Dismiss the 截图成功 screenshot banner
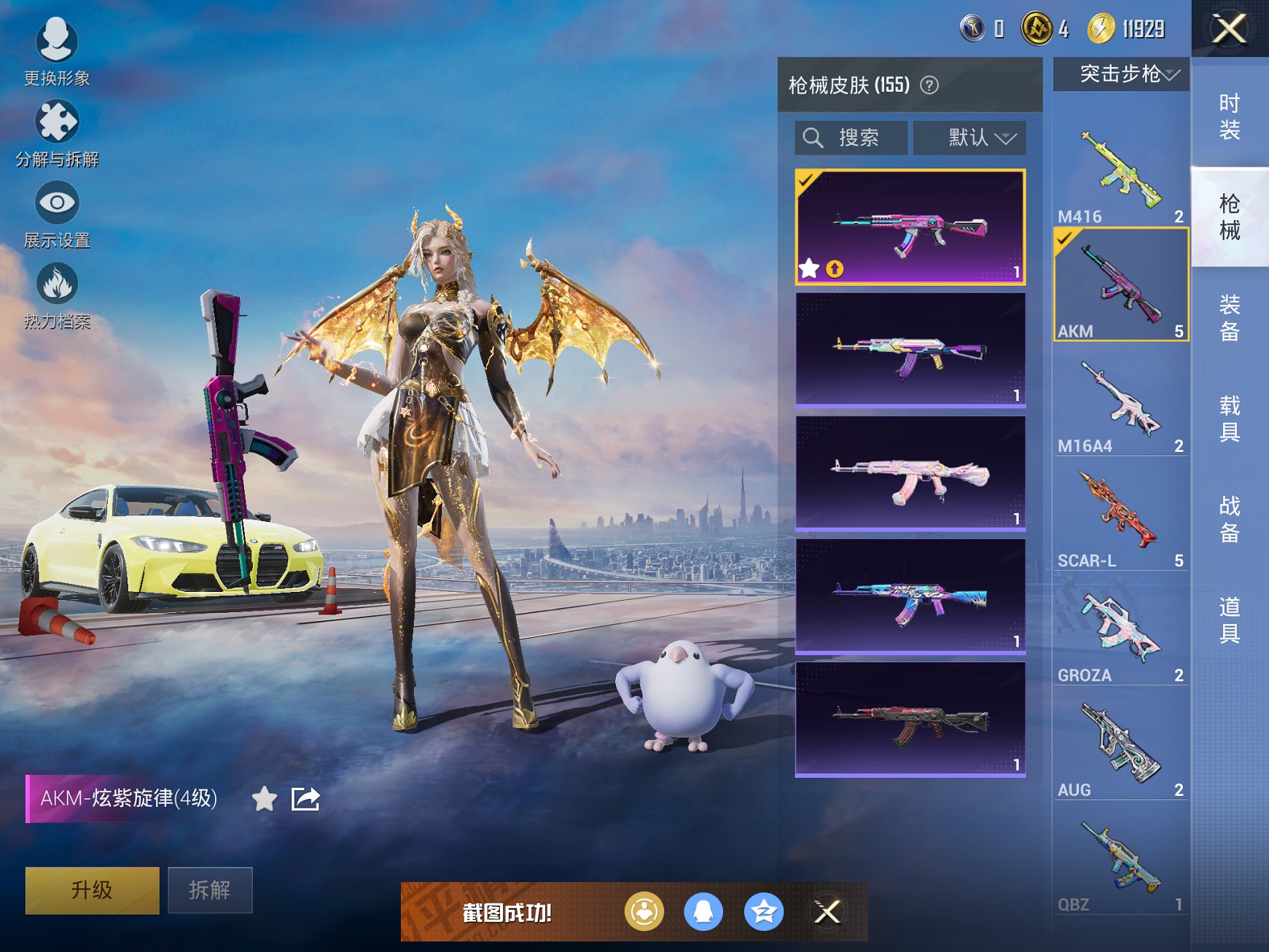The image size is (1269, 952). [x=827, y=911]
